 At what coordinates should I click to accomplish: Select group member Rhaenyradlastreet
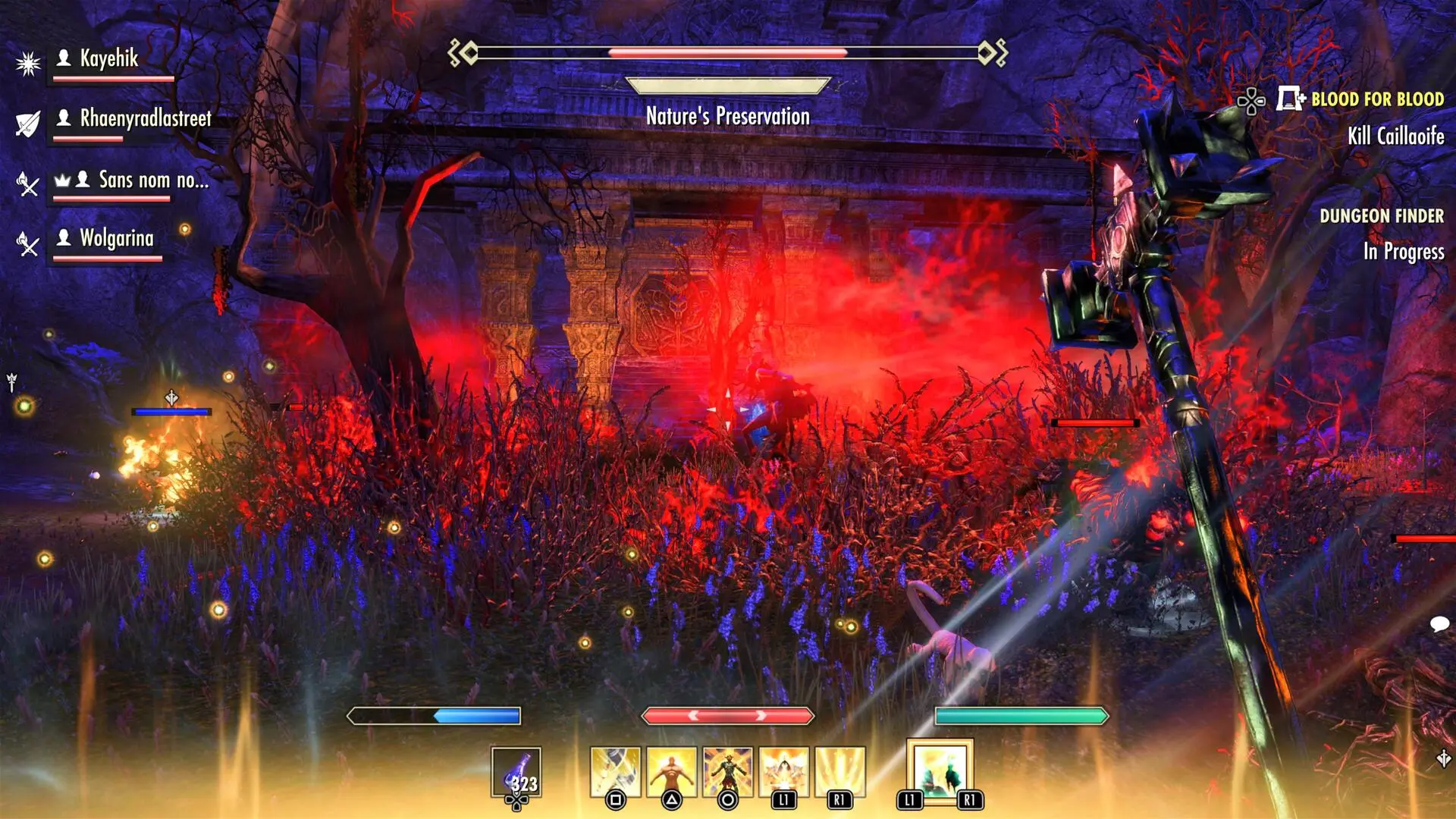[x=145, y=119]
